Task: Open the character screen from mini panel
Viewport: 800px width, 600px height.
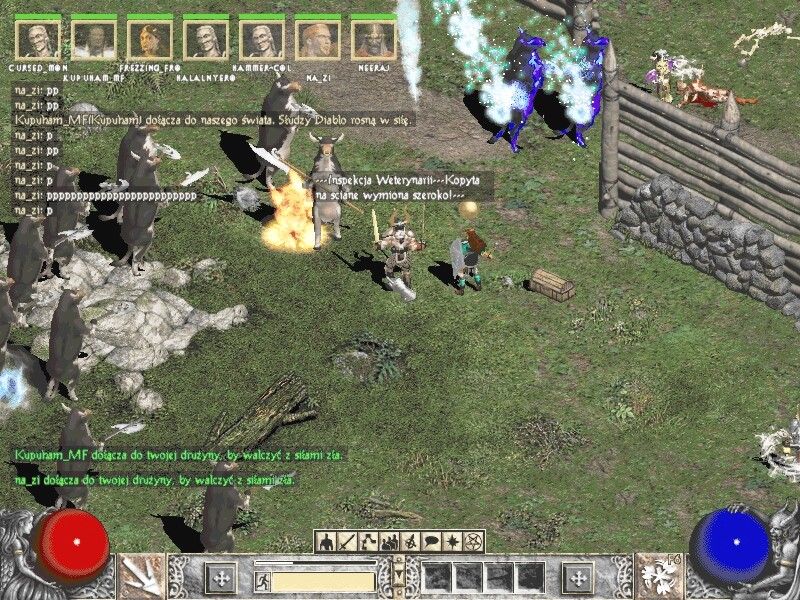Action: pos(326,541)
